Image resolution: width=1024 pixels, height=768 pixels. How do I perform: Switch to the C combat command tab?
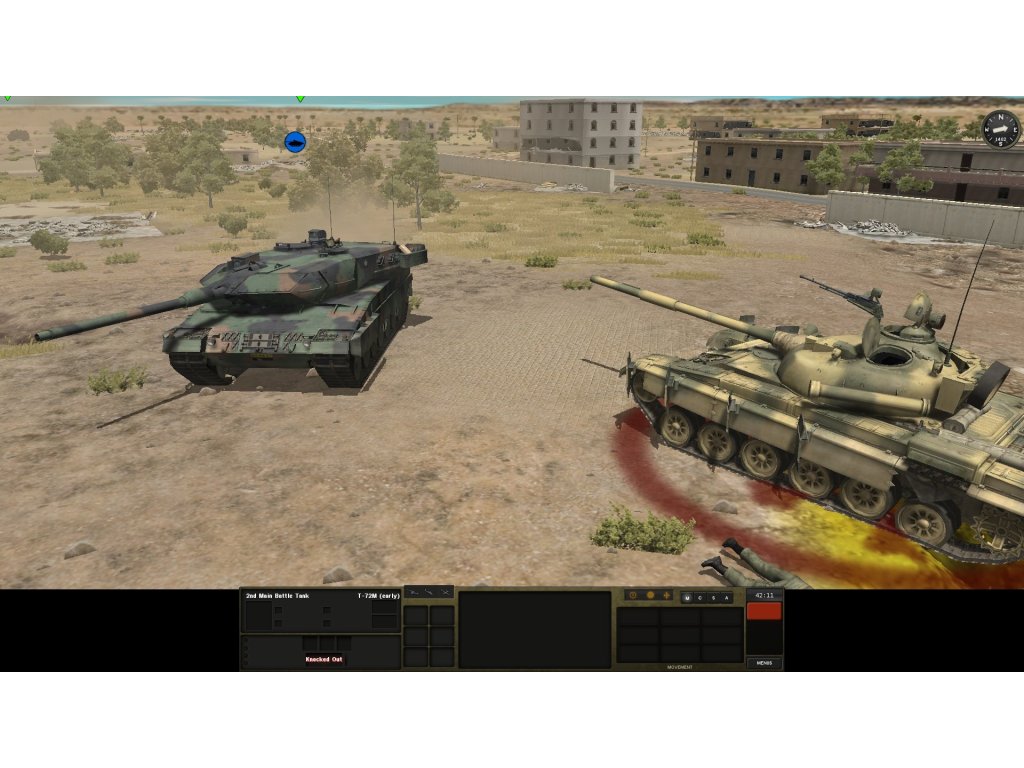click(x=700, y=598)
